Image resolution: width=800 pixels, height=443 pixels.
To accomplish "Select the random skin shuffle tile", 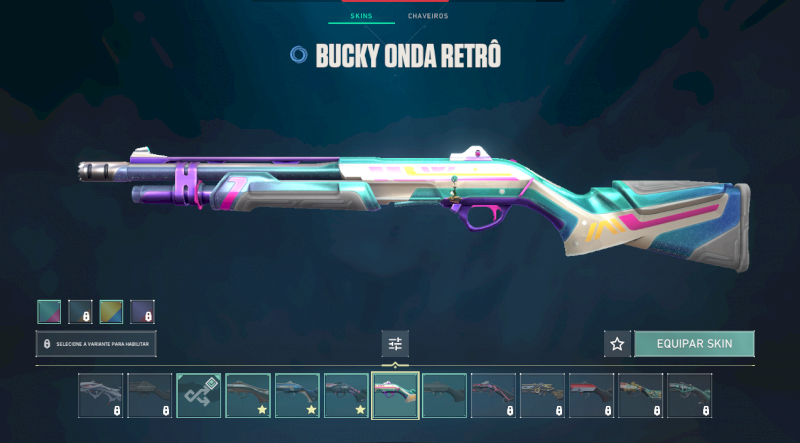I will [198, 395].
